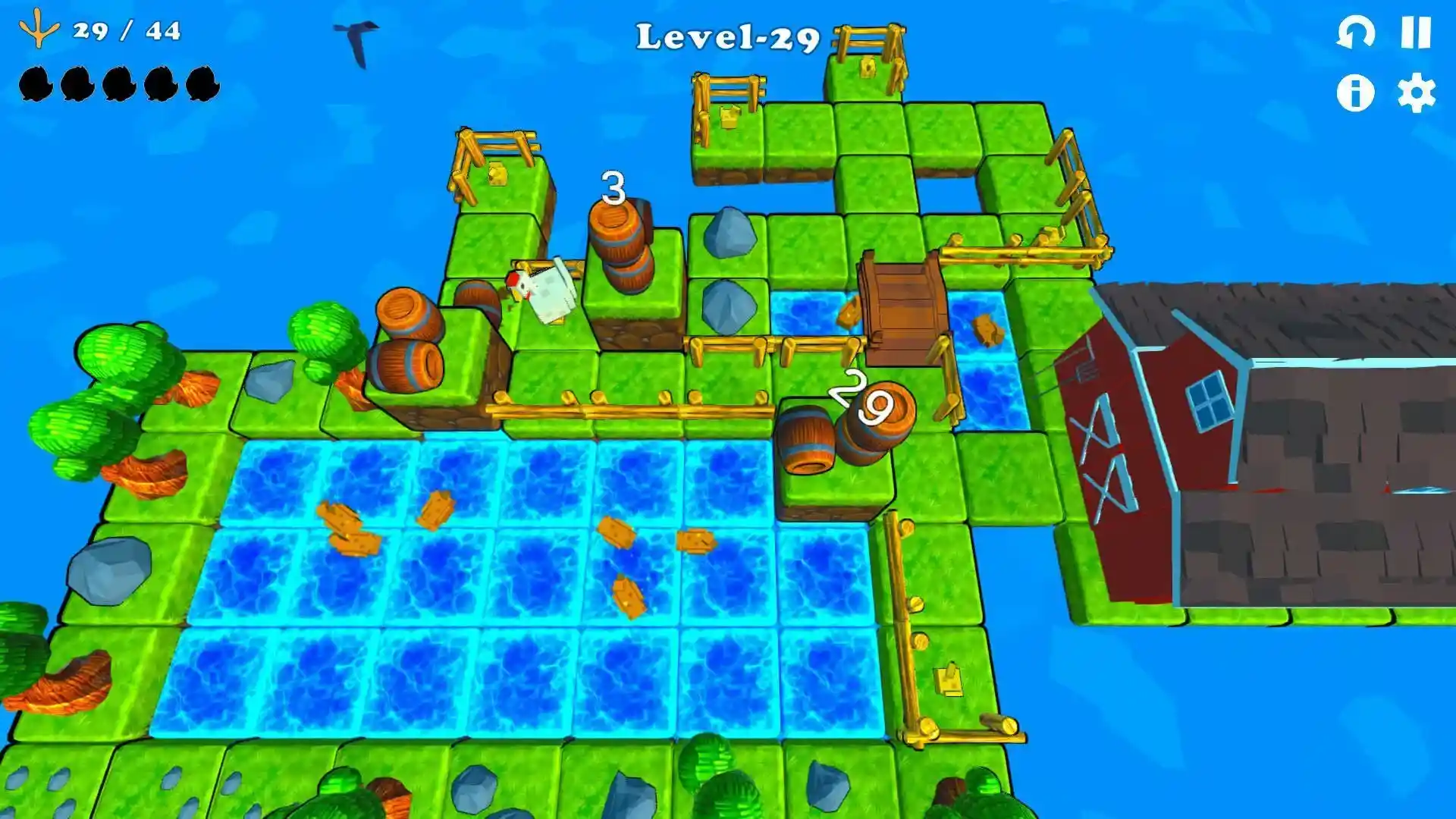This screenshot has width=1456, height=819.
Task: Pause the game
Action: tap(1416, 33)
